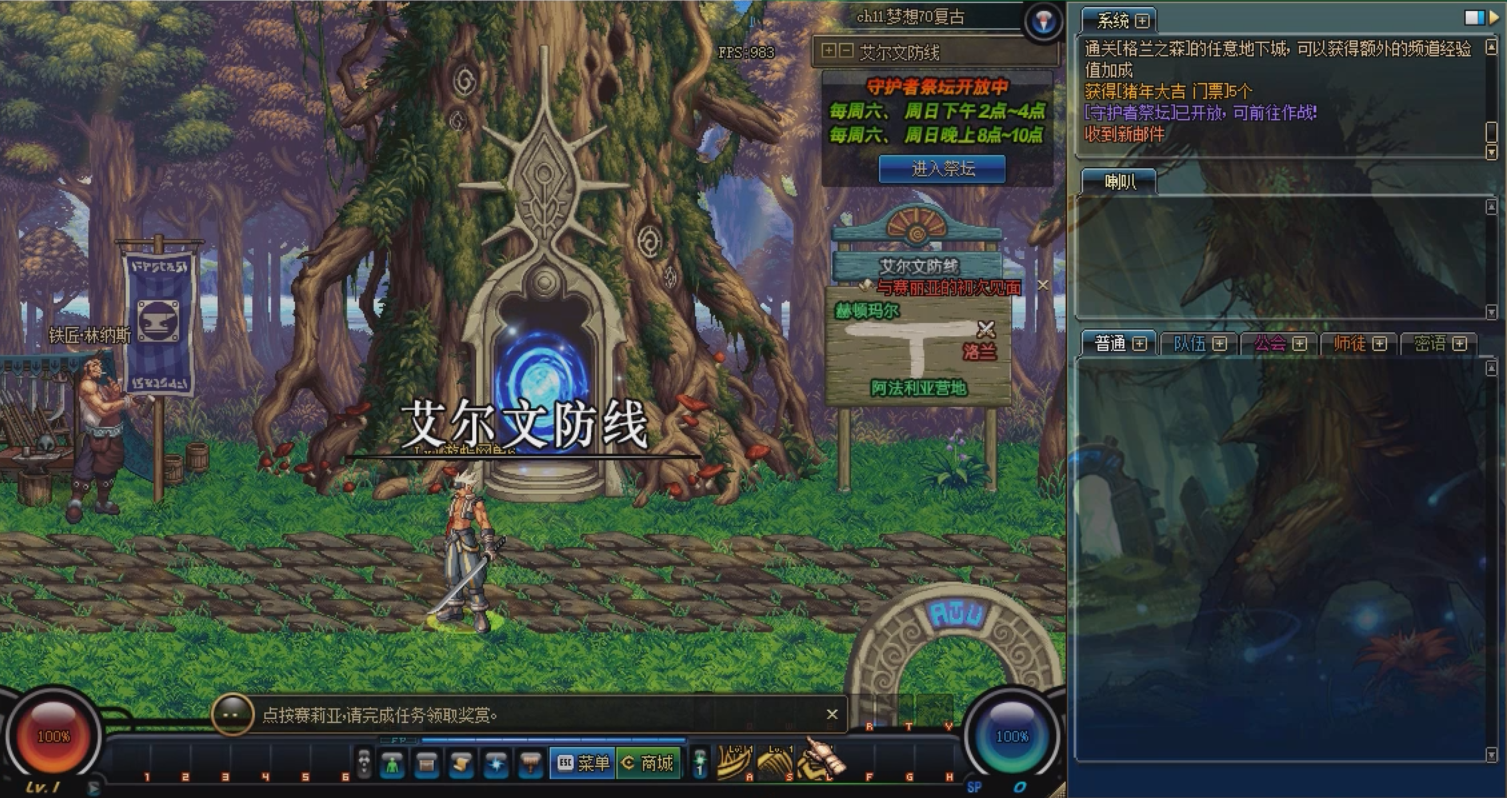Viewport: 1507px width, 798px height.
Task: Dismiss the 与赛丽亚的初次见面 quest tracker
Action: pos(1043,285)
